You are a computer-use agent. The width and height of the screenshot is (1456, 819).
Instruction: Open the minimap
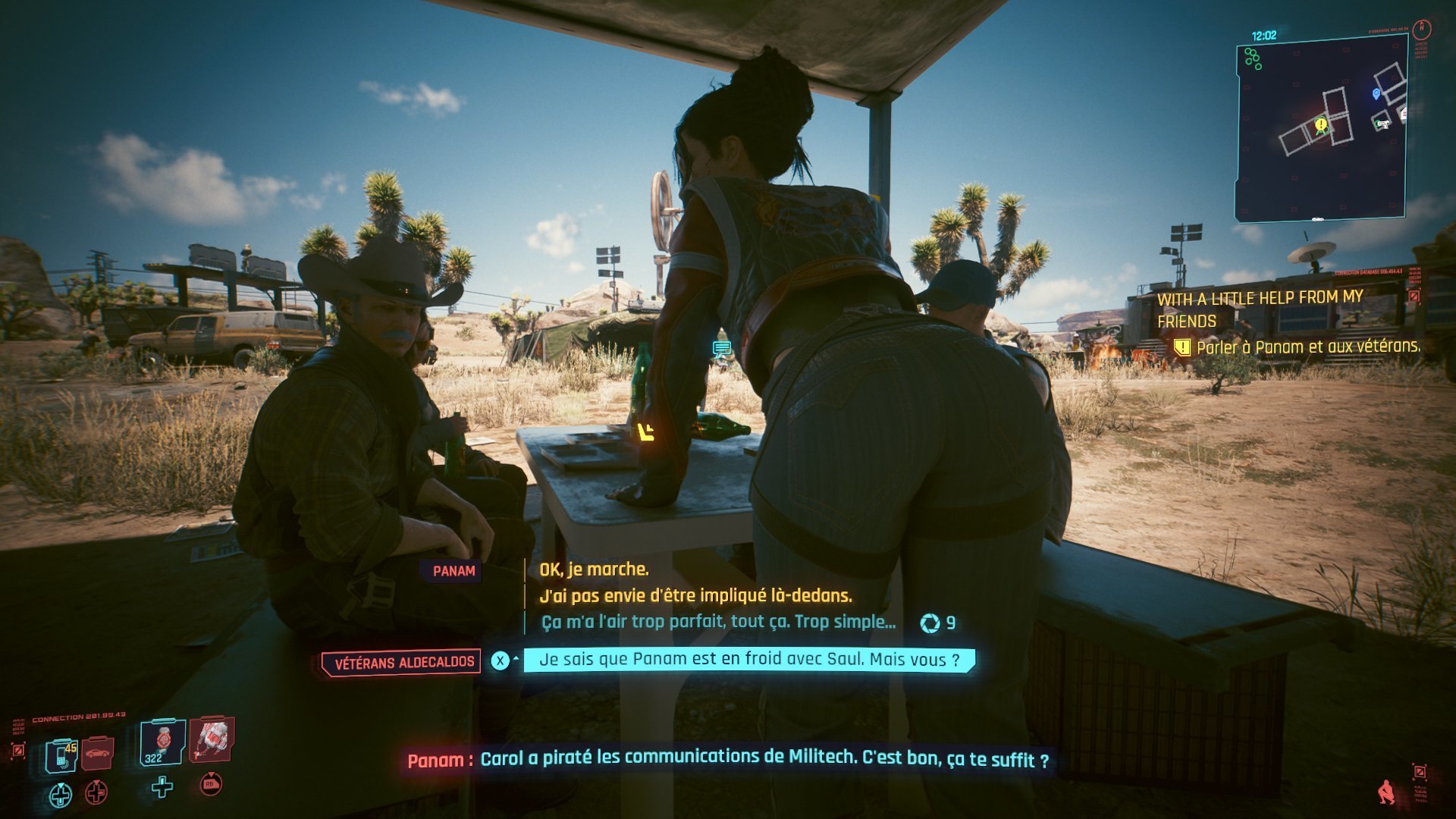point(1320,129)
